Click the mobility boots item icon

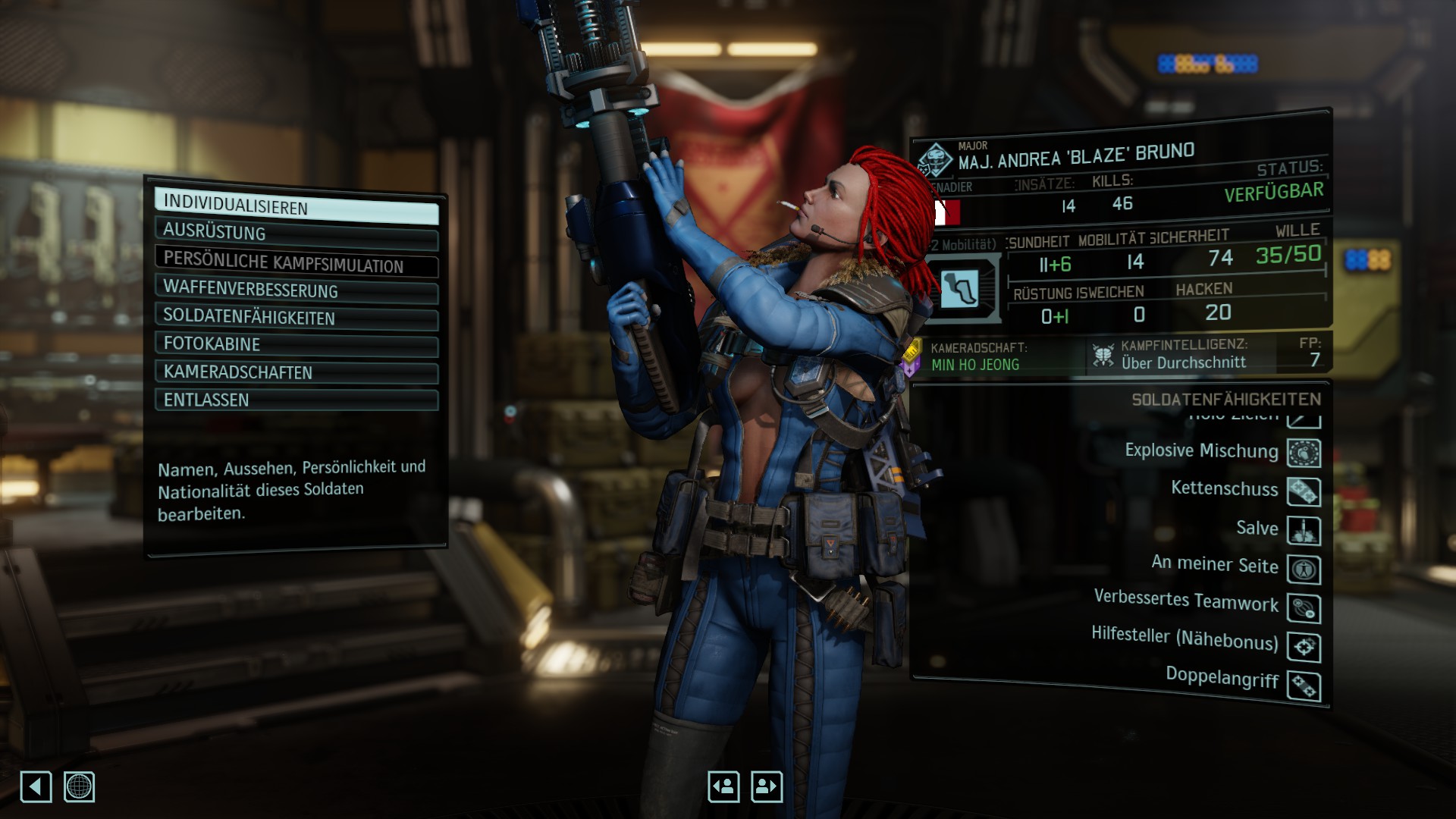[961, 288]
